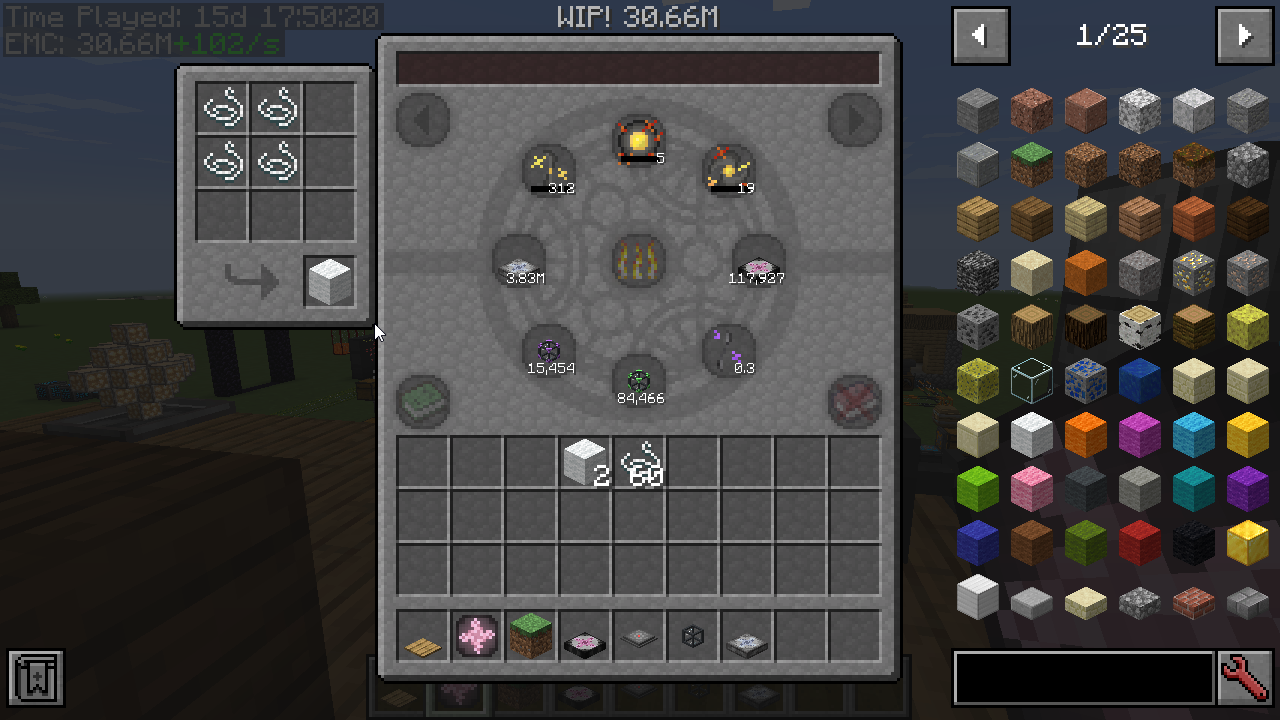
Task: Click the left arrow inside the main panel
Action: pyautogui.click(x=422, y=120)
